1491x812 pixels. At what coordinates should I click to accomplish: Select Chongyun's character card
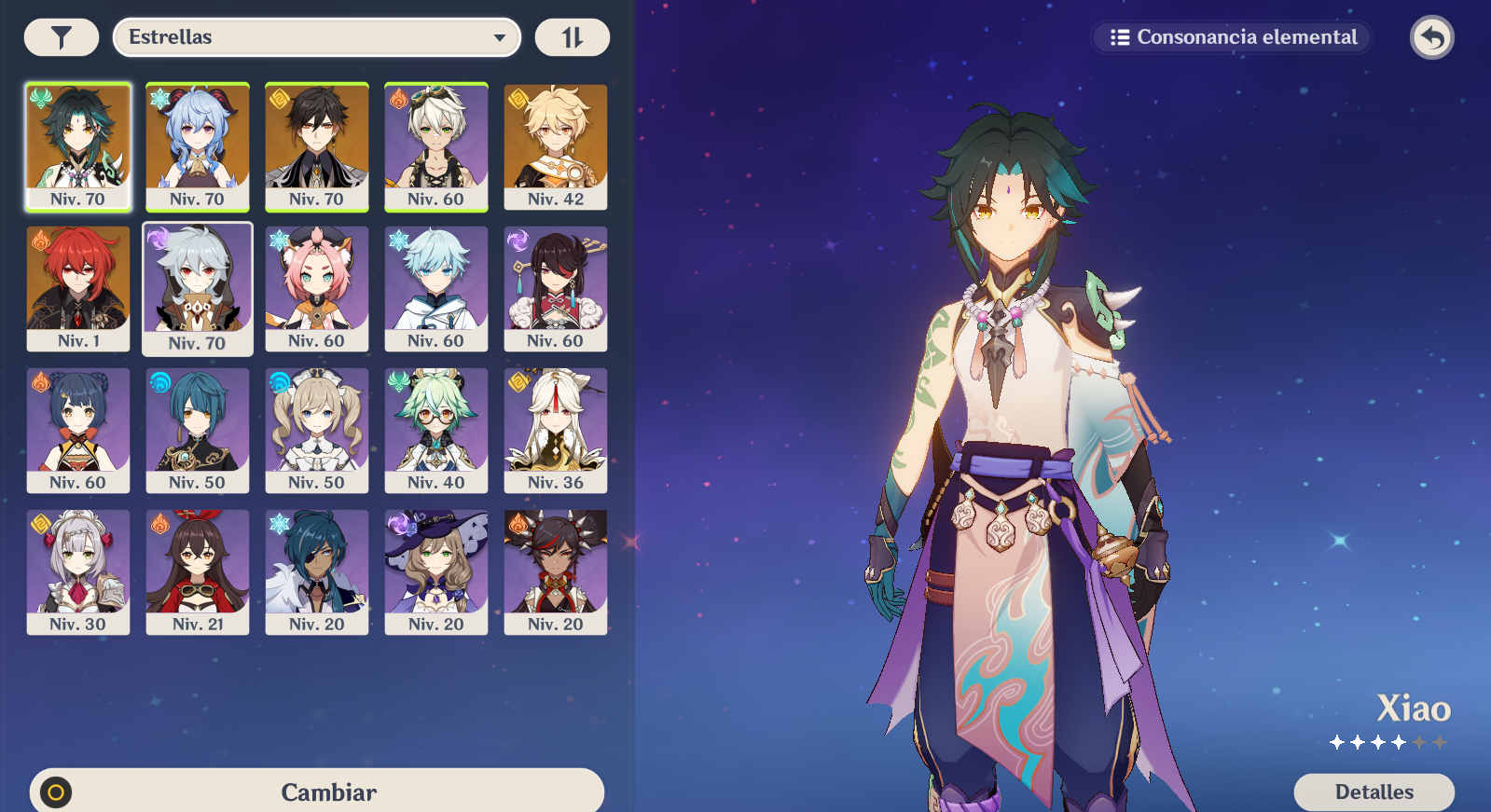point(436,288)
